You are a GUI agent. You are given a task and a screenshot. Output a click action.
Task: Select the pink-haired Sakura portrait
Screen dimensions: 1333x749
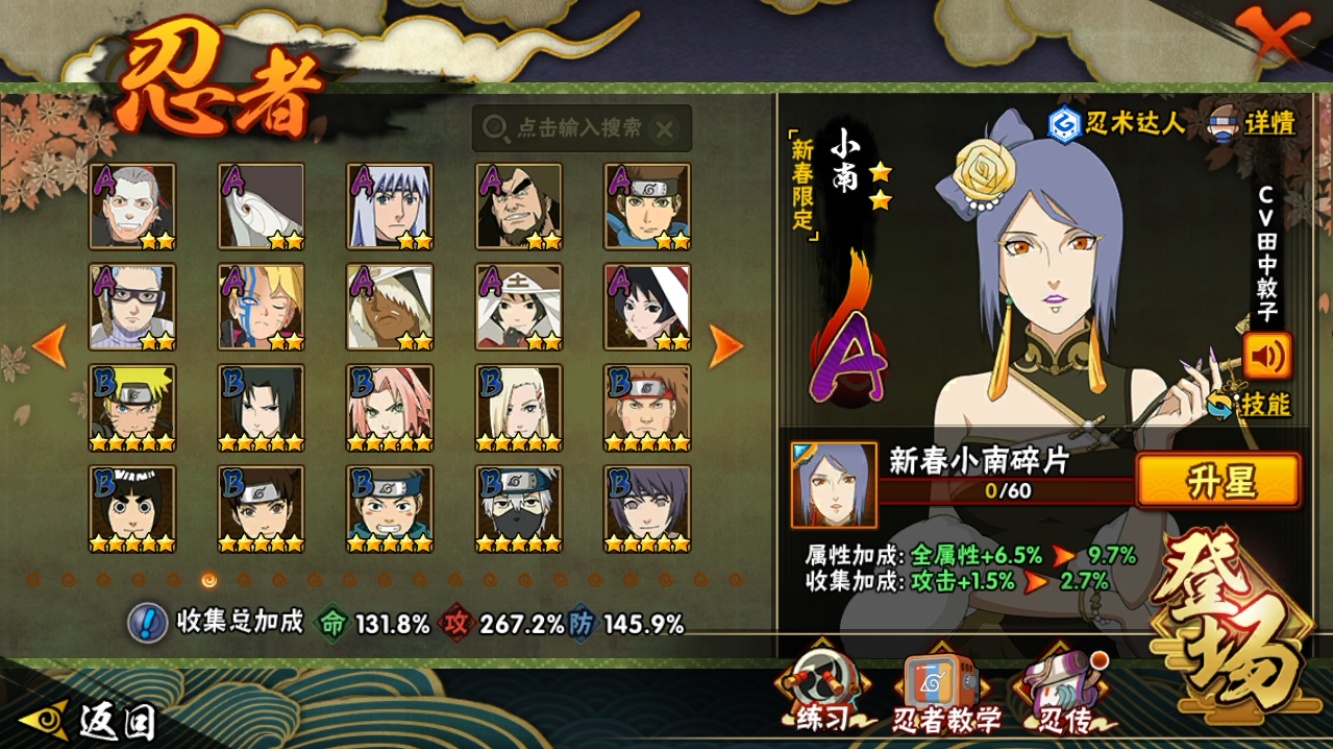(390, 407)
